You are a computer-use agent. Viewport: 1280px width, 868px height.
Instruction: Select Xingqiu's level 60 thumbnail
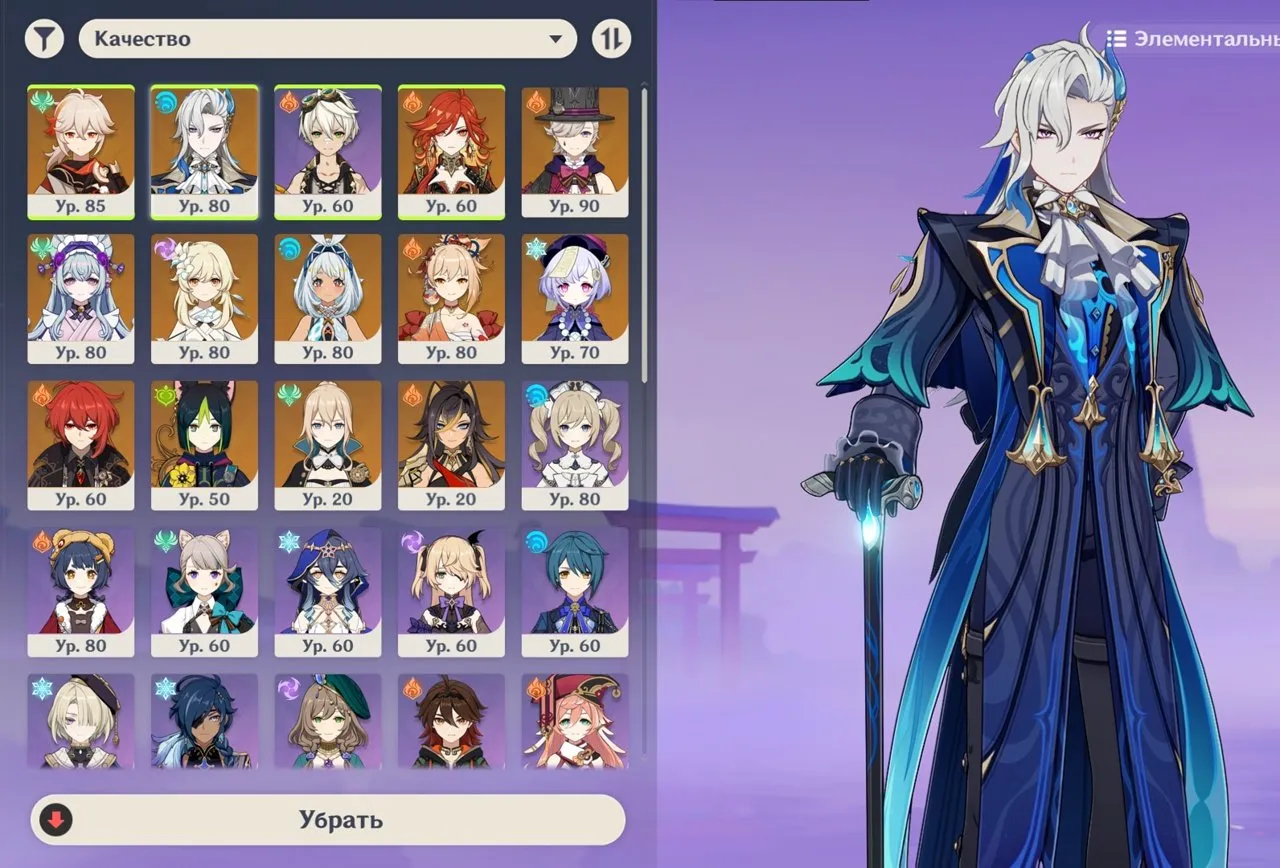pos(575,590)
